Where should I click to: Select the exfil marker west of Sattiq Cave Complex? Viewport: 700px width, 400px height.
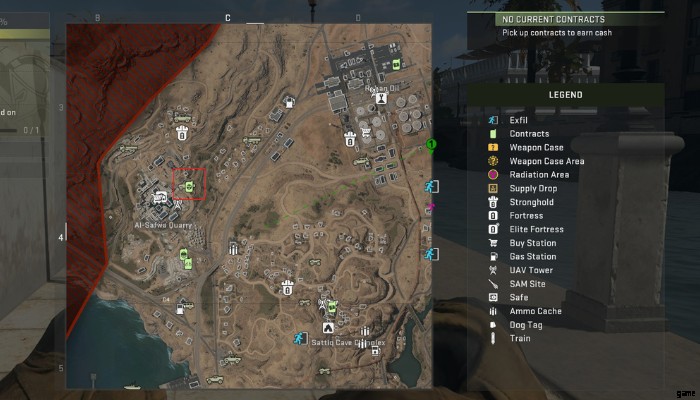[x=298, y=338]
